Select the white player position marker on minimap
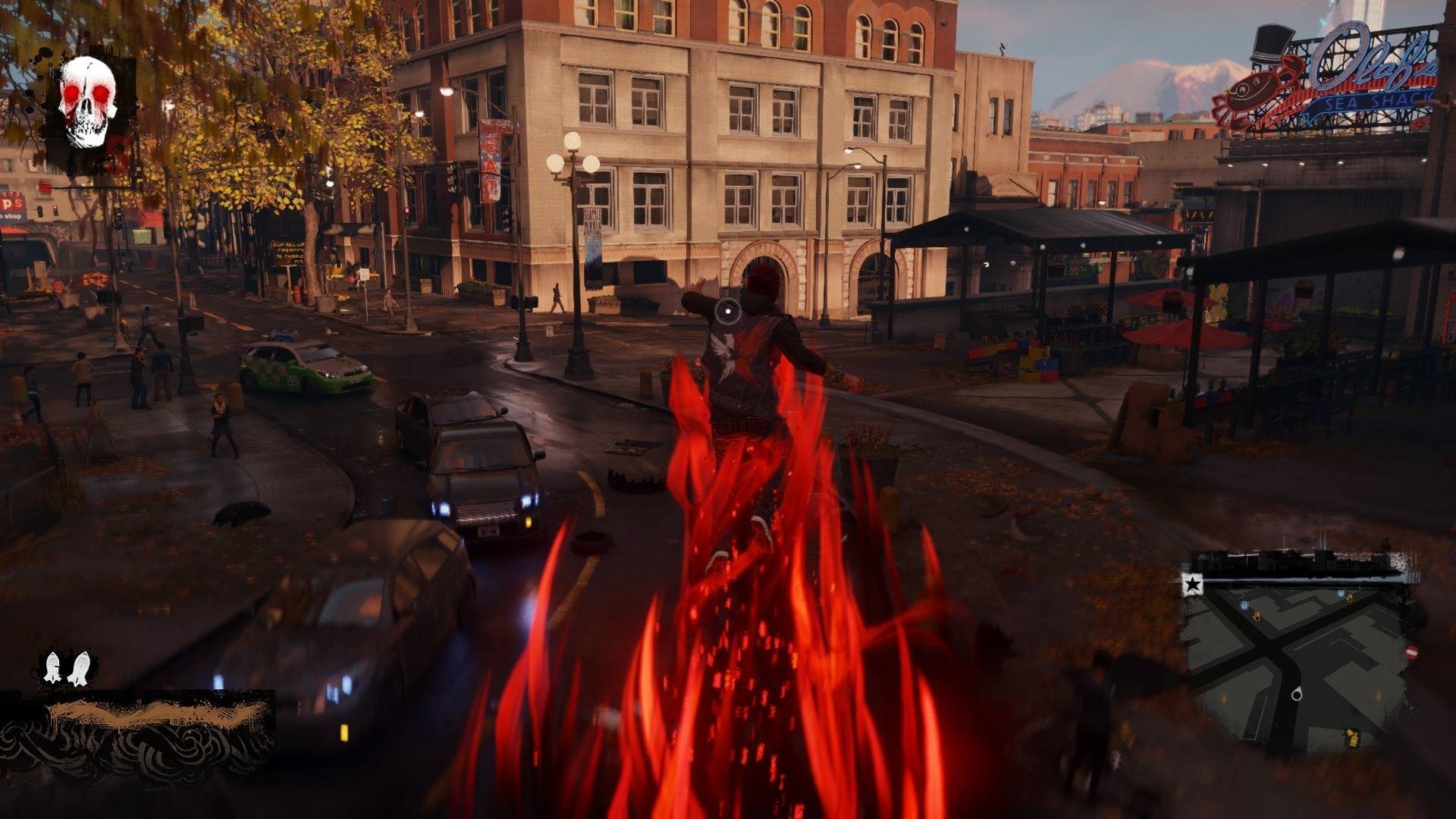The height and width of the screenshot is (819, 1456). tap(1297, 694)
